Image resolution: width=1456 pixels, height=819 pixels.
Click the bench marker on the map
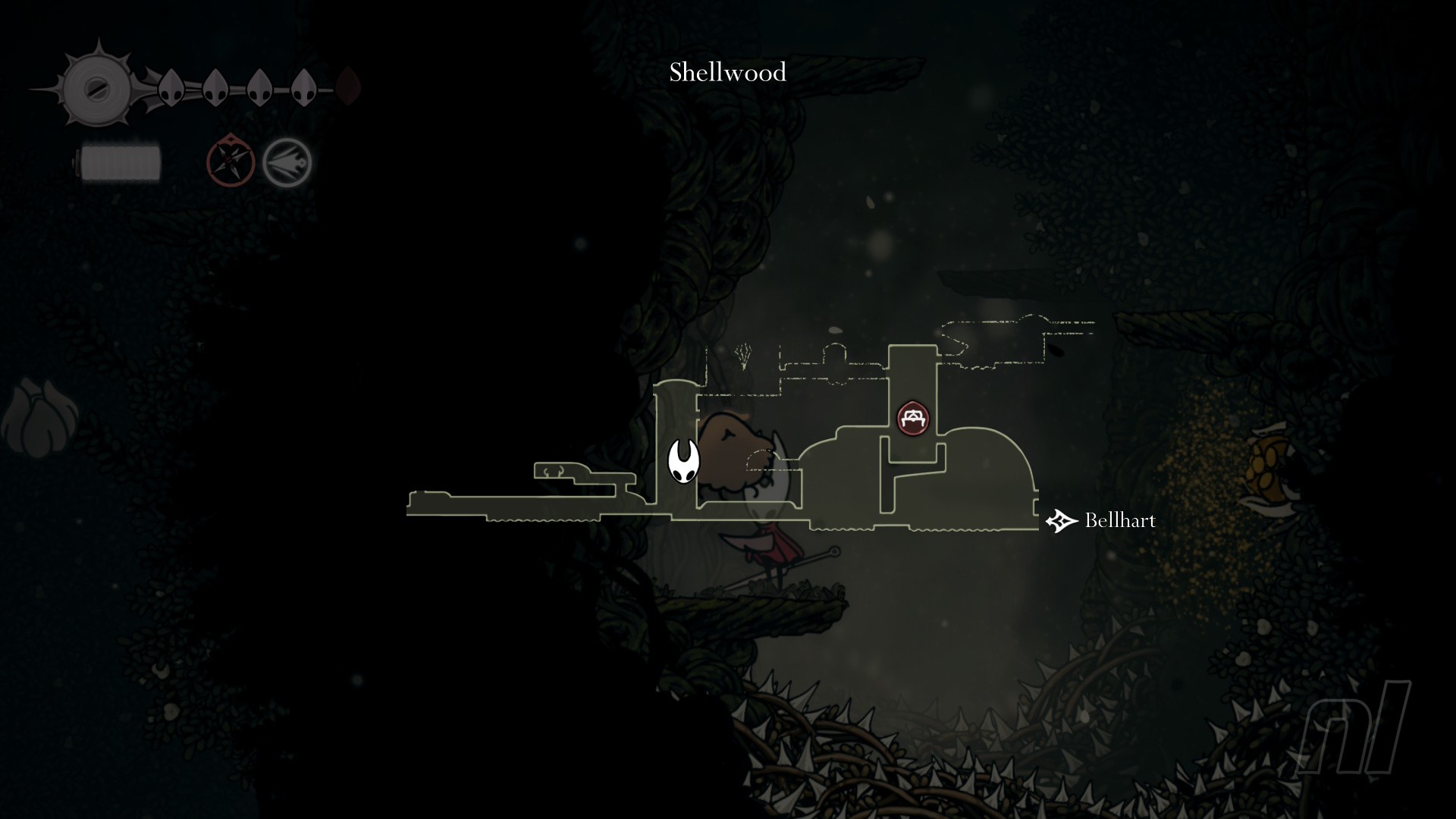tap(913, 419)
